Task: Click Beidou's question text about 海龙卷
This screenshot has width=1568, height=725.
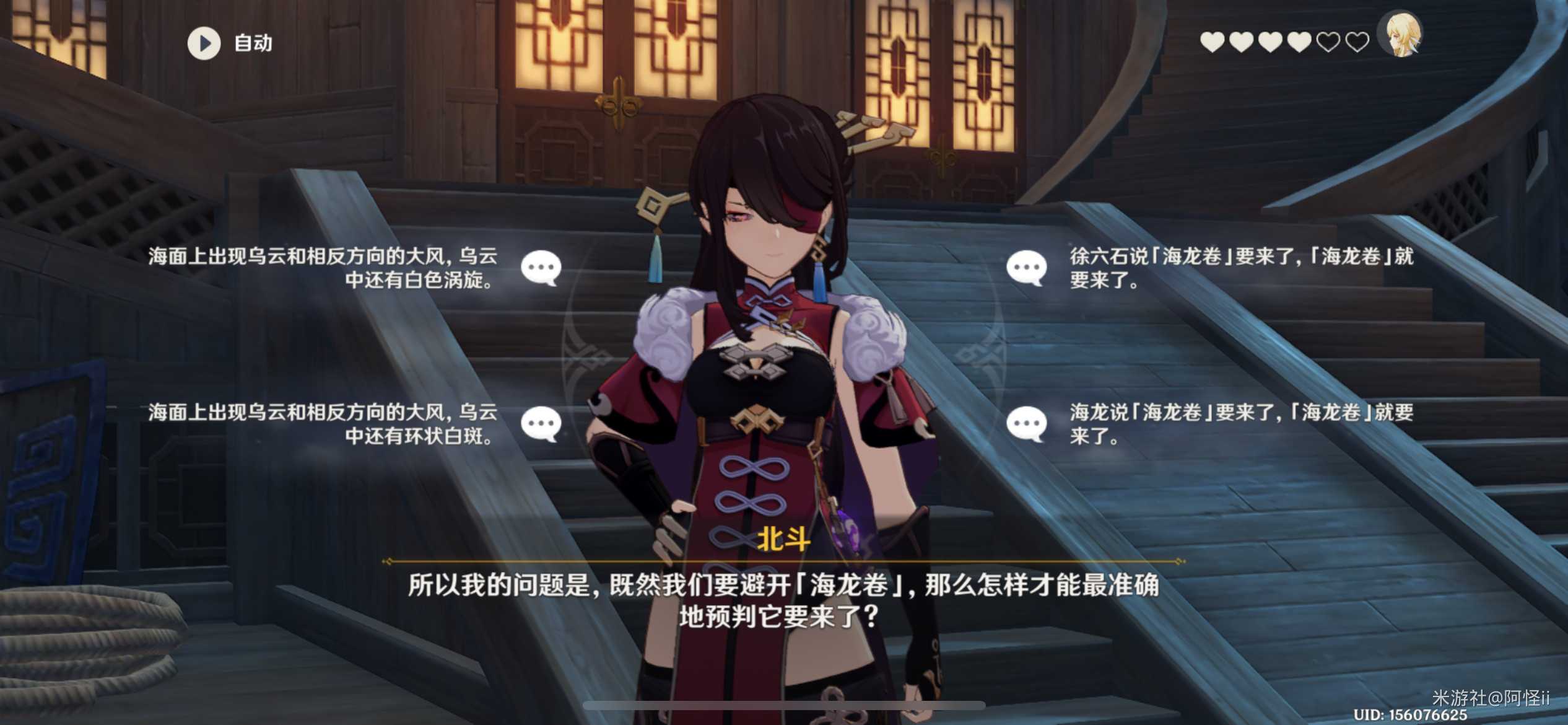Action: click(783, 600)
